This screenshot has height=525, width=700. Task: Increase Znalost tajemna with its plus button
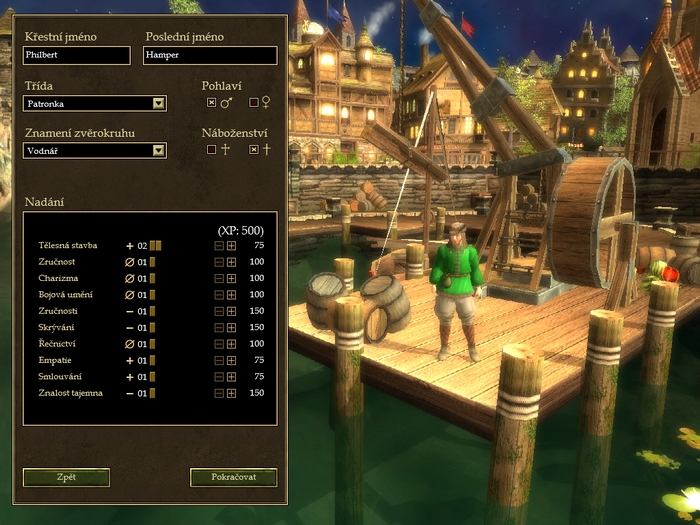point(231,393)
